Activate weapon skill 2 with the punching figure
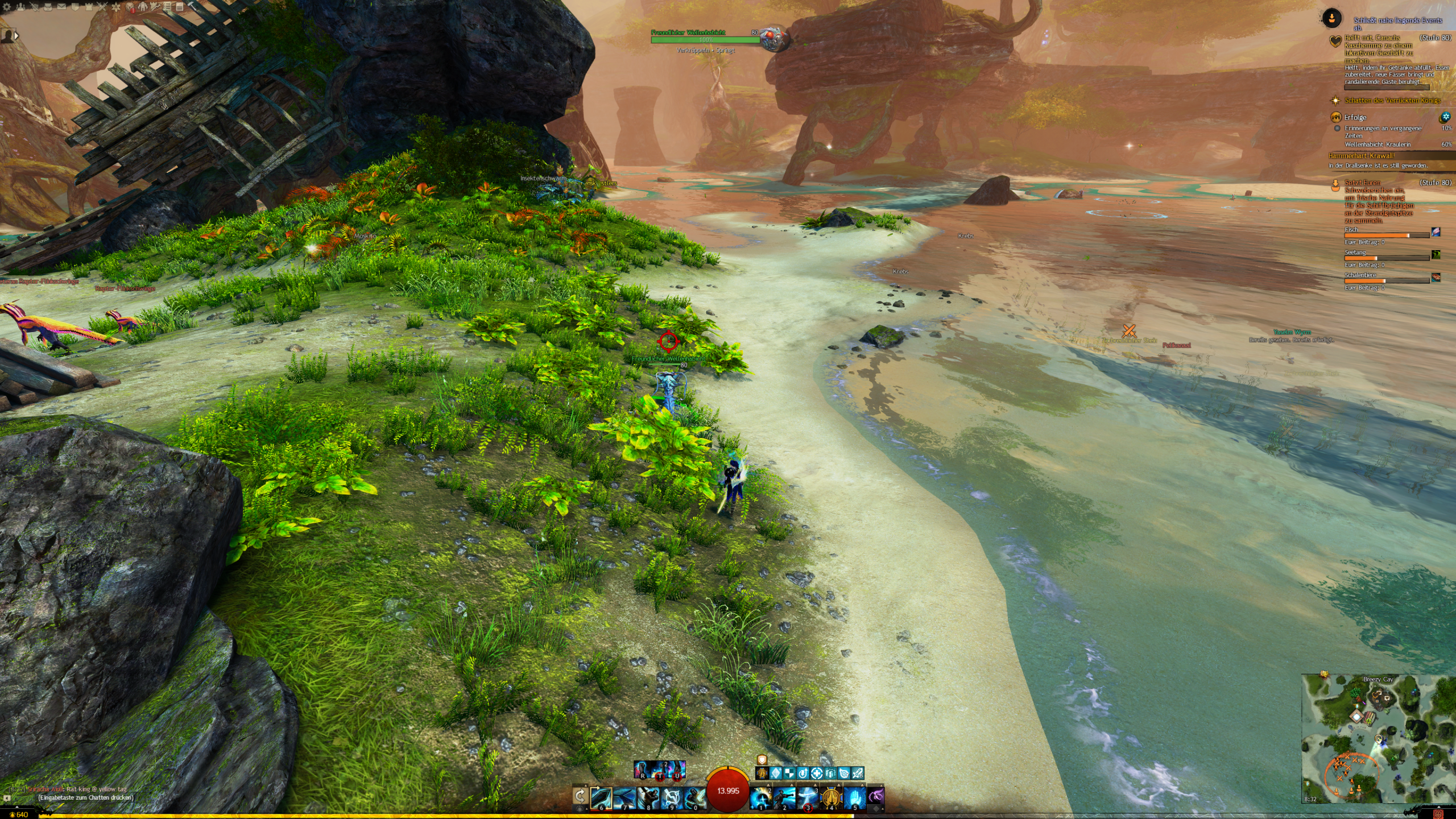The width and height of the screenshot is (1456, 819). click(784, 798)
